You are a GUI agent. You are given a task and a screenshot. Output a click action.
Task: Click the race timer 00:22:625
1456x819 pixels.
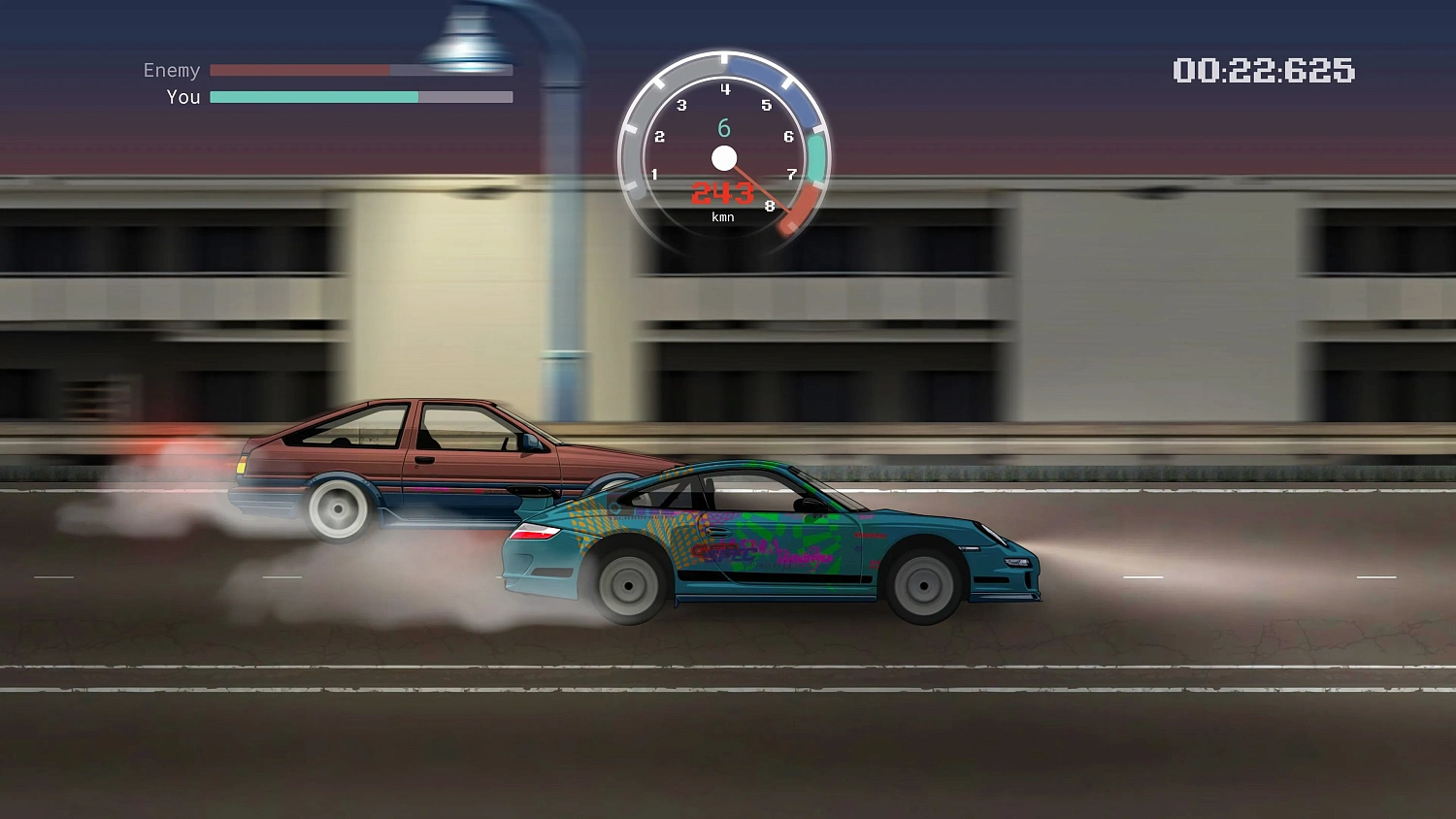tap(1264, 71)
